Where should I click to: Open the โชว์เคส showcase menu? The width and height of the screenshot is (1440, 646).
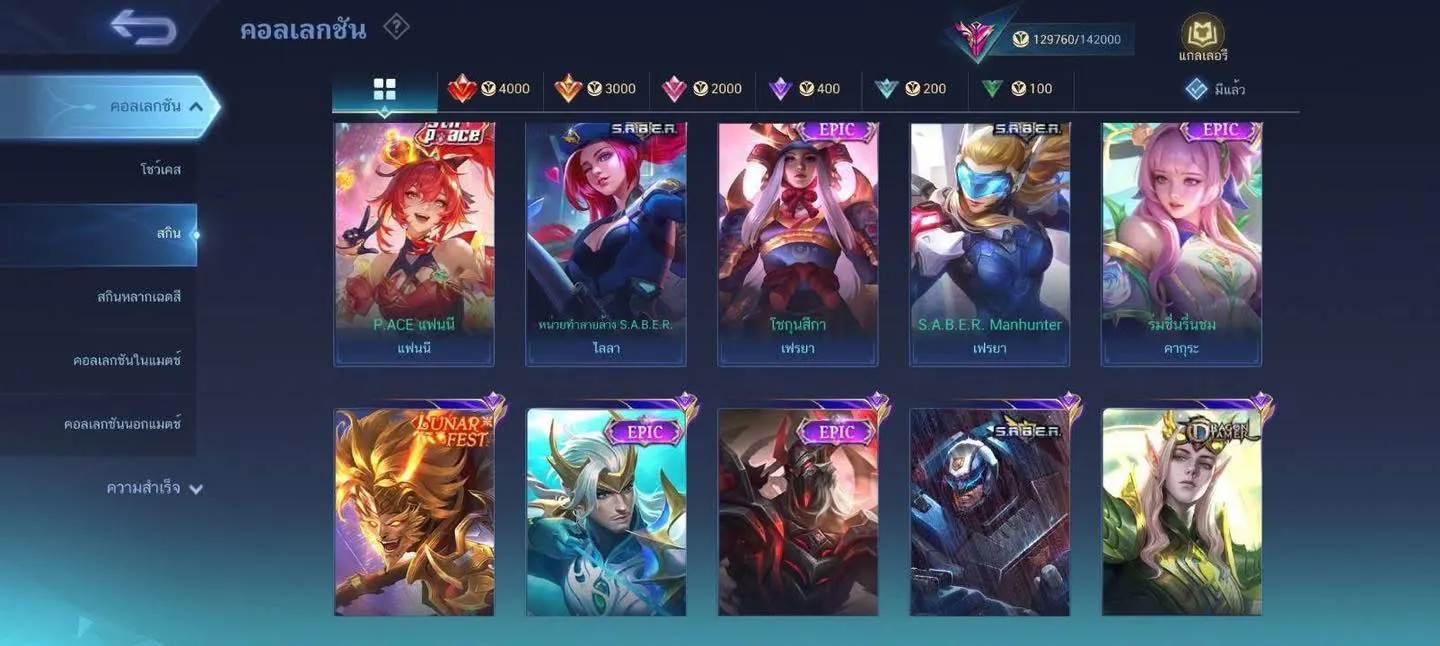tap(160, 169)
